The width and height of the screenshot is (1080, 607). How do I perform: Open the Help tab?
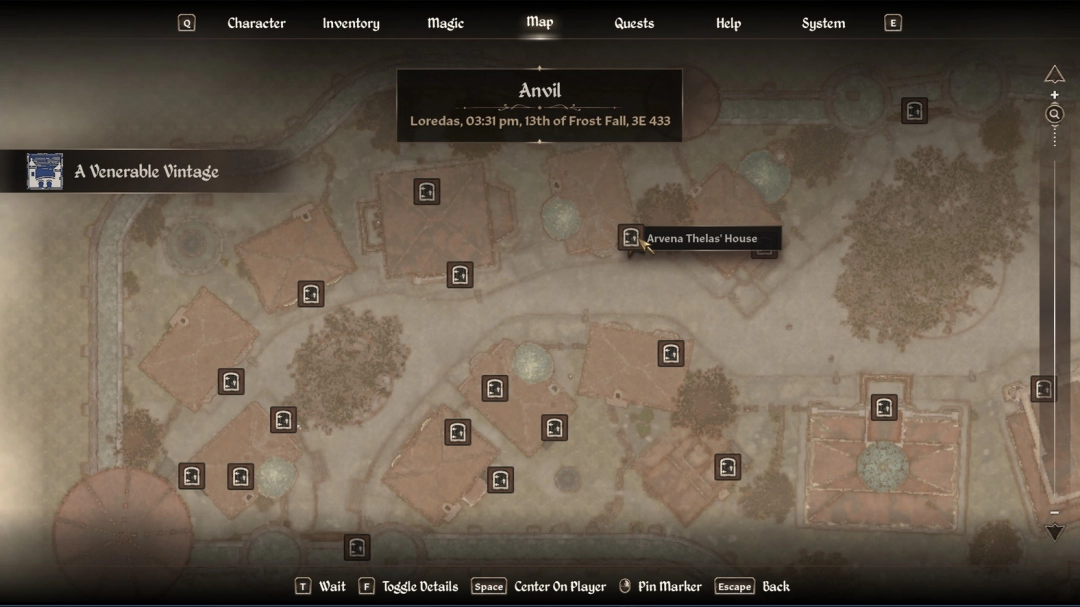click(728, 23)
